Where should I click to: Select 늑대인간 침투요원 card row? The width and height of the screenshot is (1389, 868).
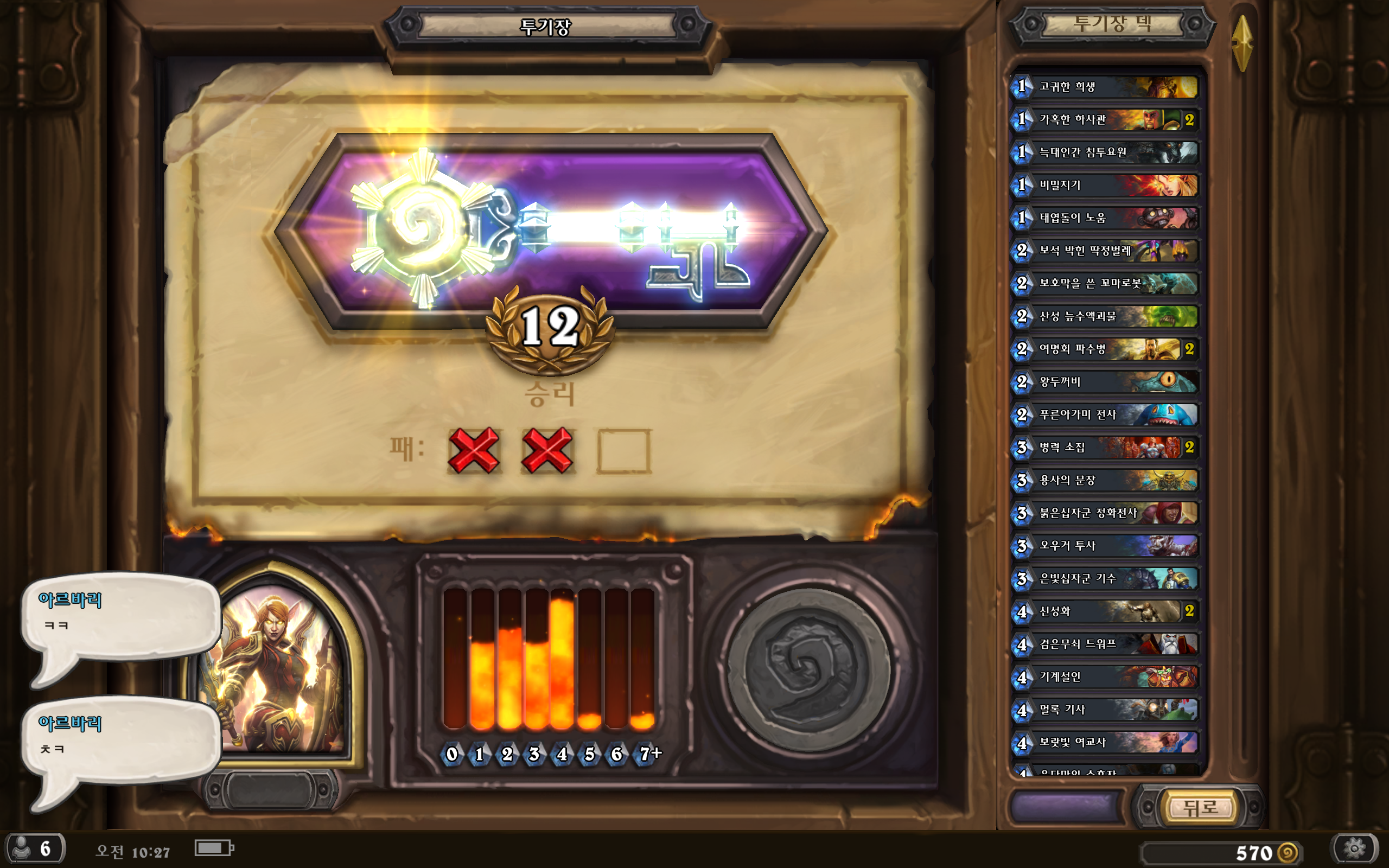(x=1104, y=152)
